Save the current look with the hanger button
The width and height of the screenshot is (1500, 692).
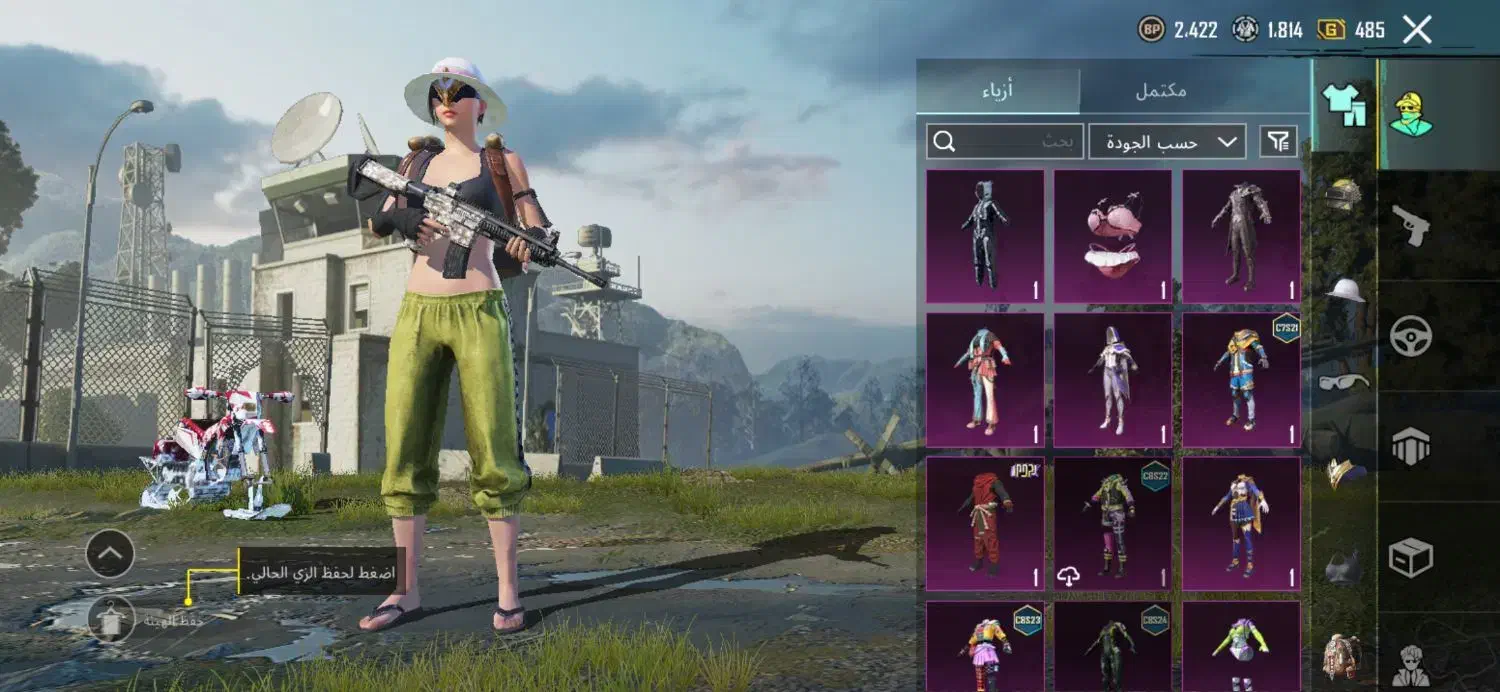(x=110, y=620)
